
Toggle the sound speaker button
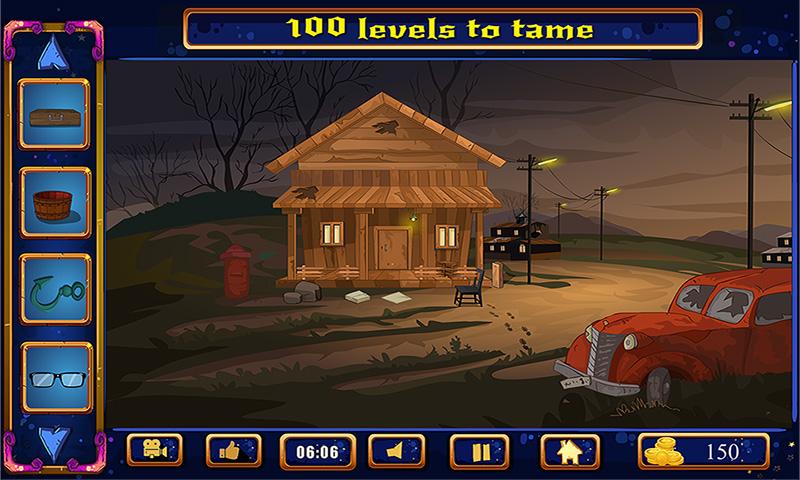[x=397, y=451]
